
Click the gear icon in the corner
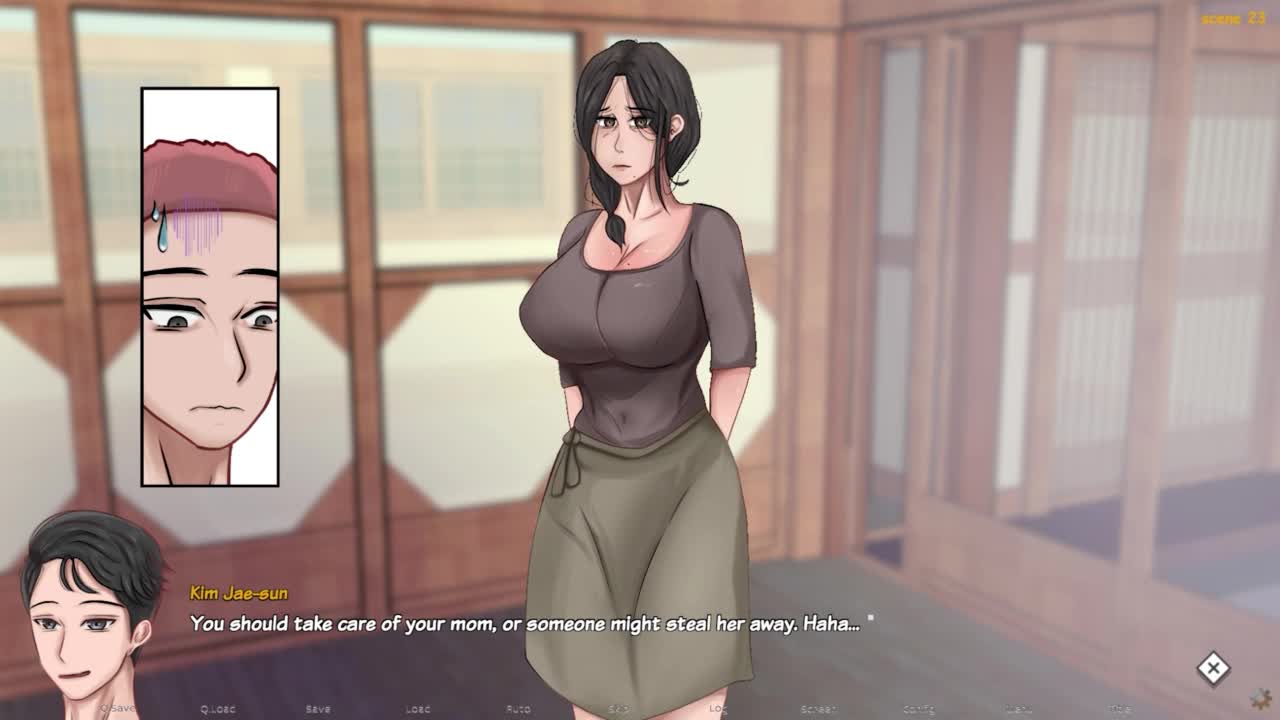[x=1262, y=697]
